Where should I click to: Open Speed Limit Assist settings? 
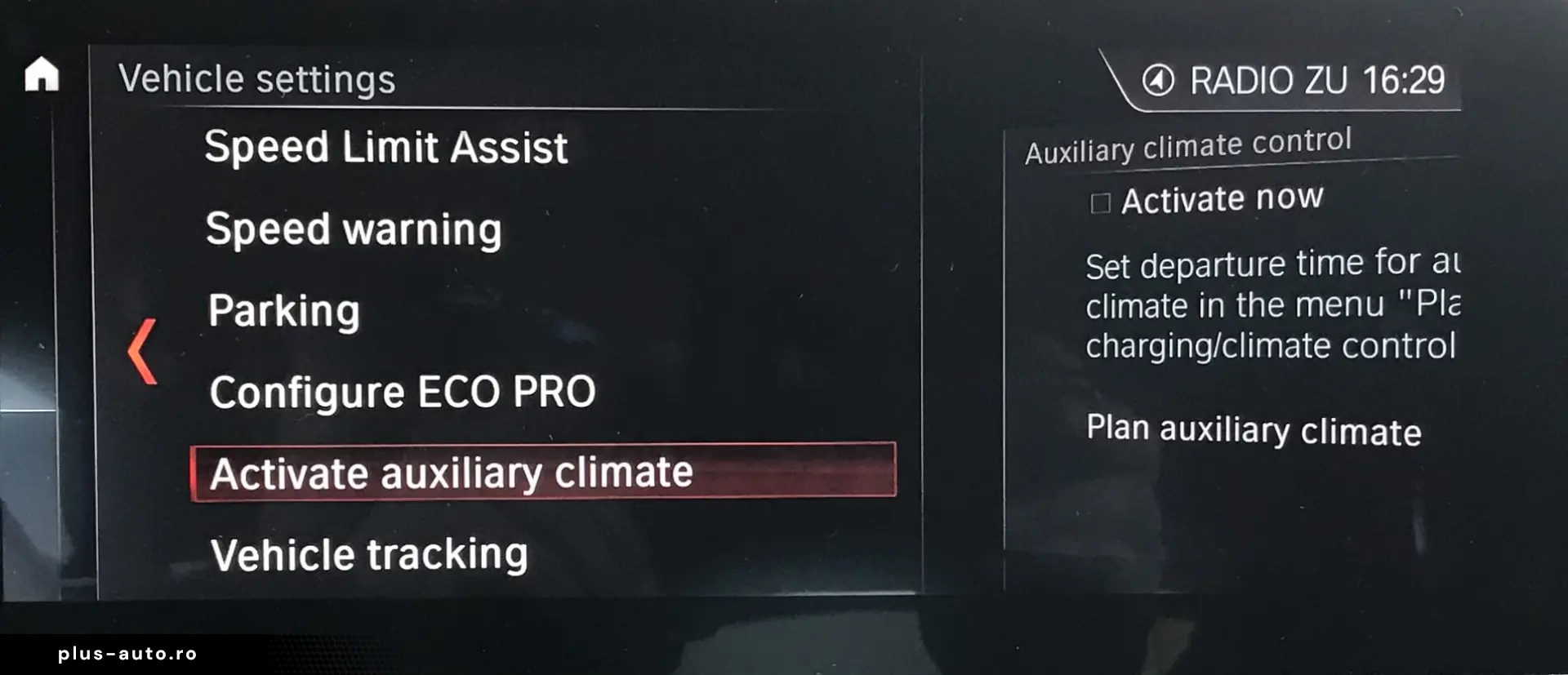click(x=385, y=148)
